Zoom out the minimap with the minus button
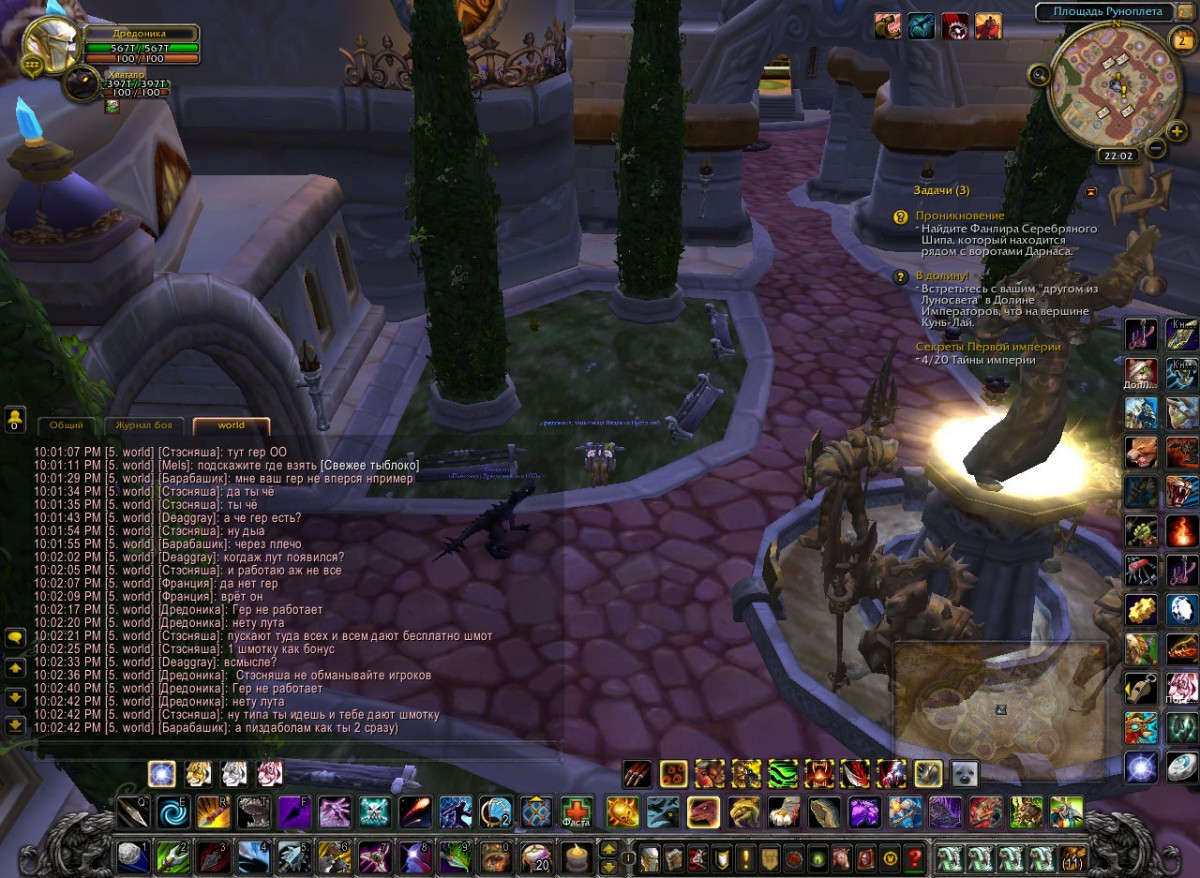The image size is (1200, 878). [x=1155, y=148]
